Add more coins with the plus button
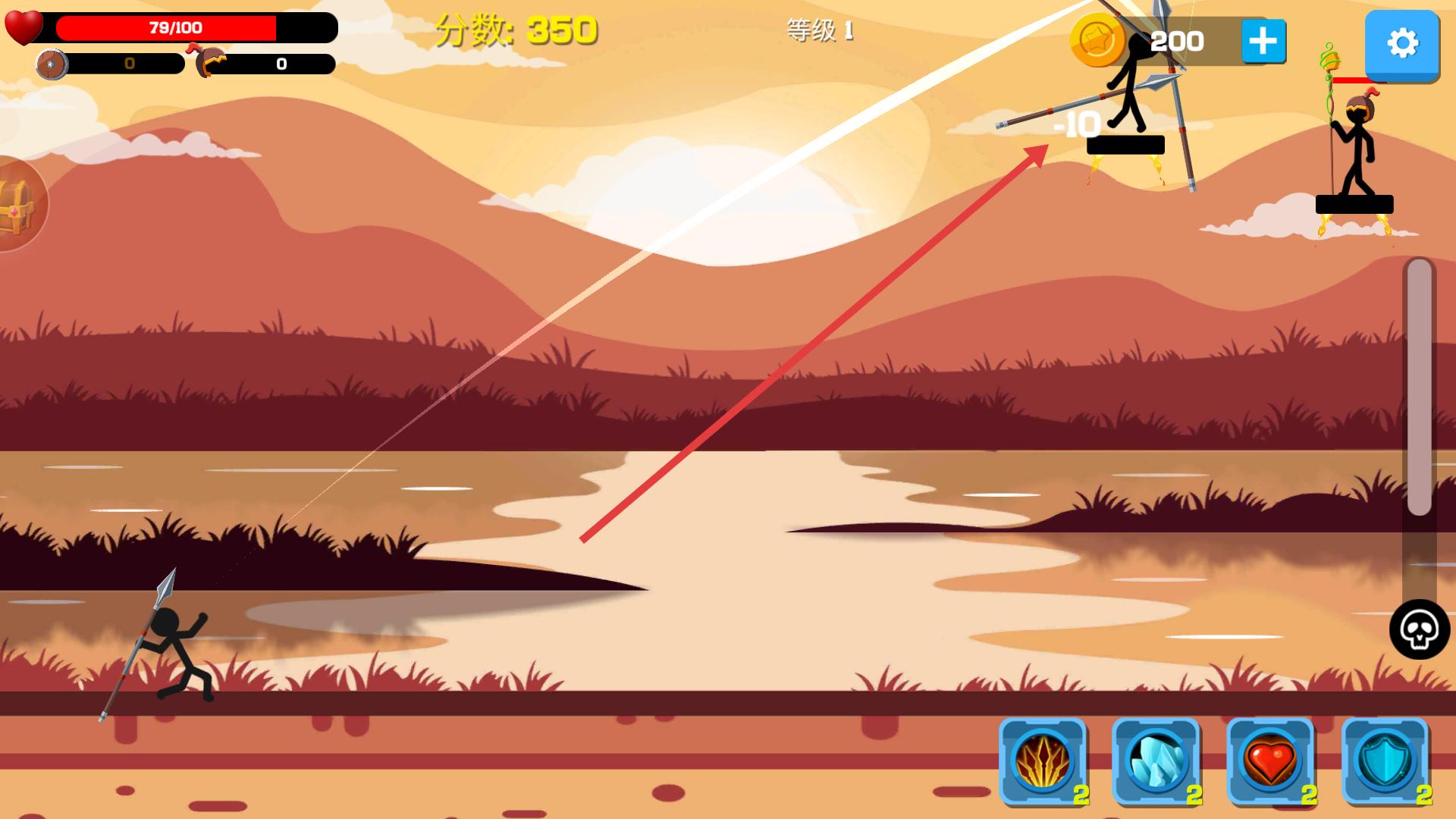1456x819 pixels. [1263, 41]
